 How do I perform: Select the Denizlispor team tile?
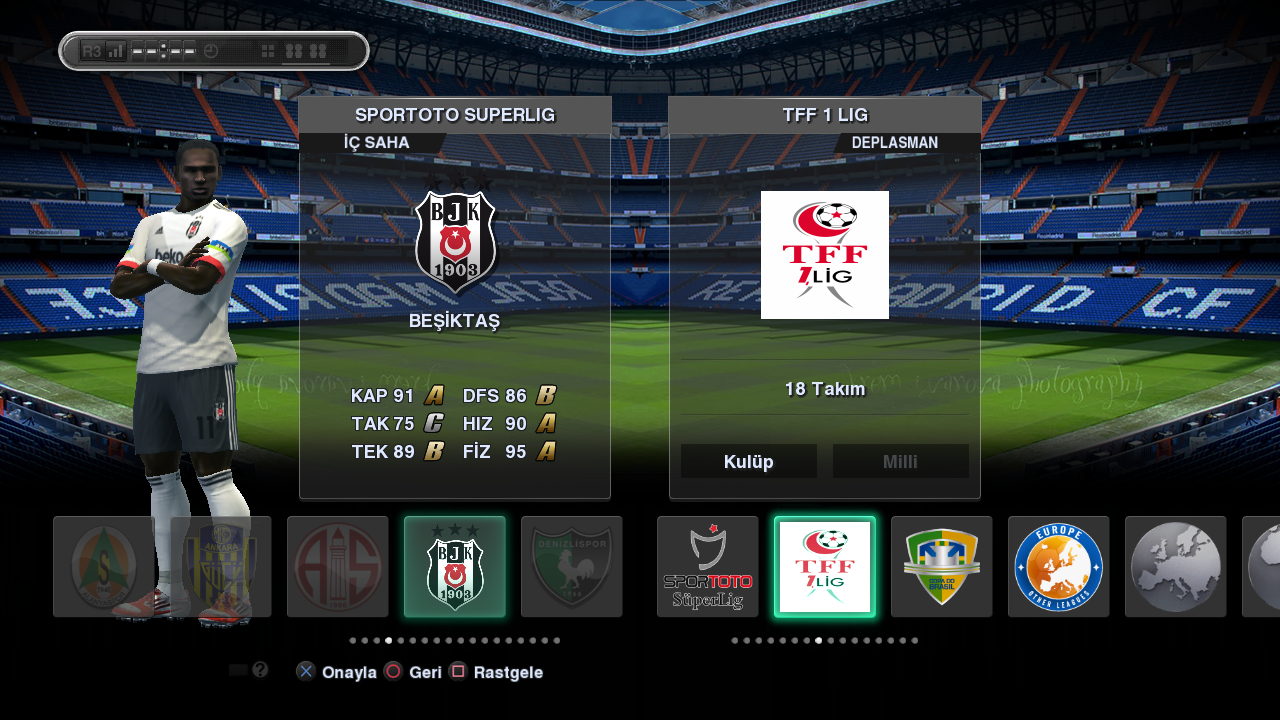click(572, 567)
